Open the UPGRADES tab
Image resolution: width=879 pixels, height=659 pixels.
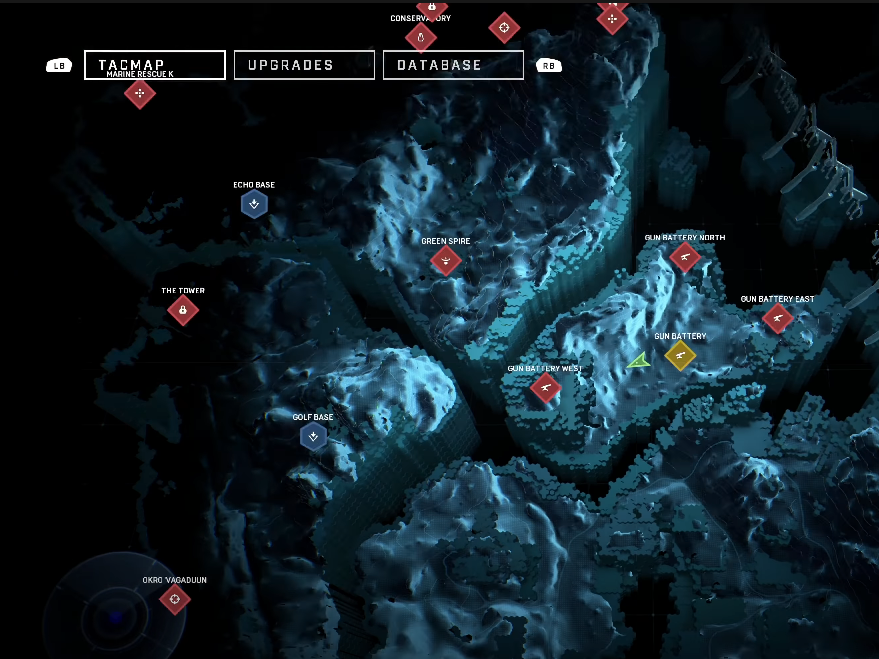point(304,65)
